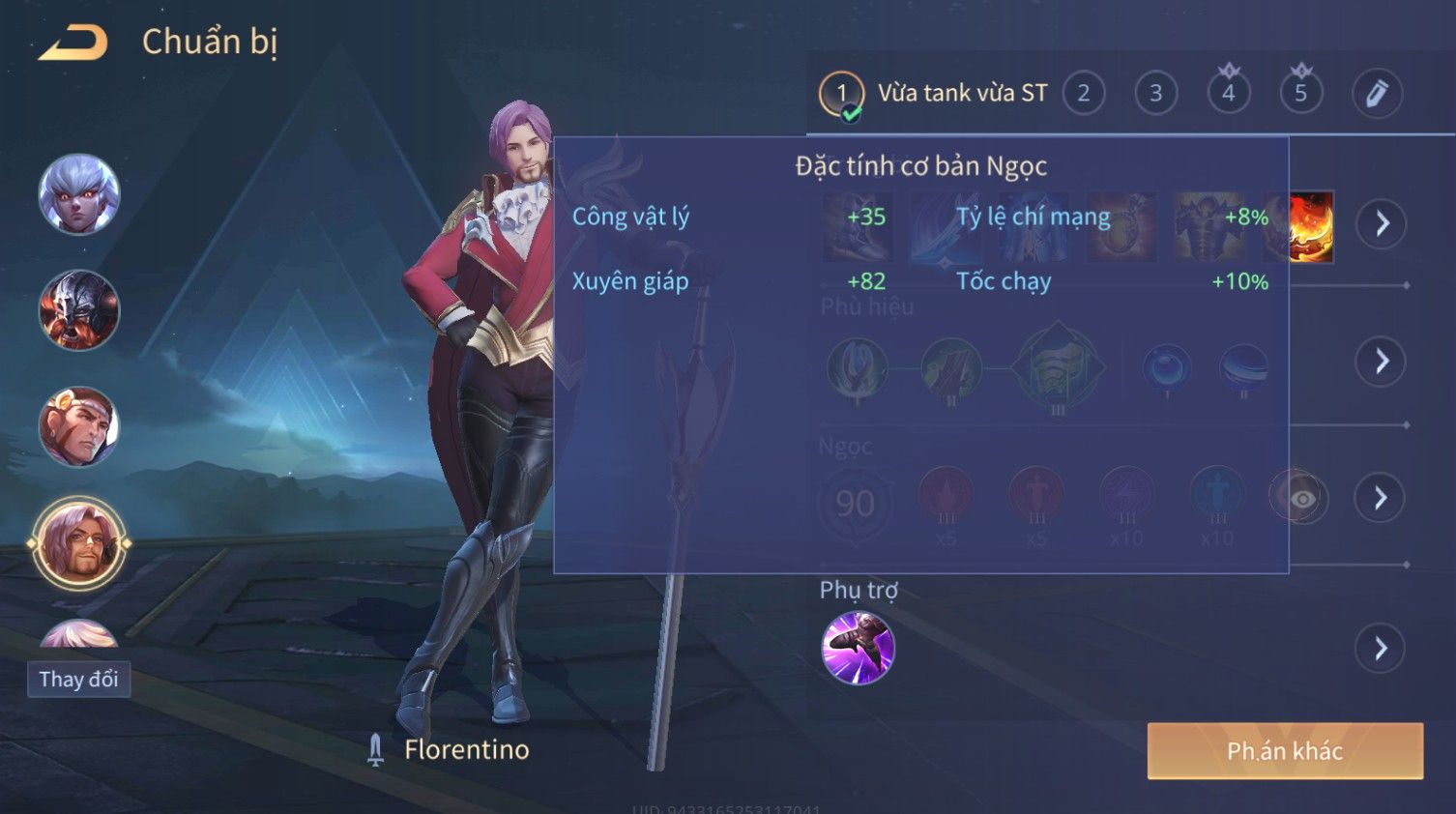Switch to loadout tab 4
The height and width of the screenshot is (814, 1456).
(1228, 94)
